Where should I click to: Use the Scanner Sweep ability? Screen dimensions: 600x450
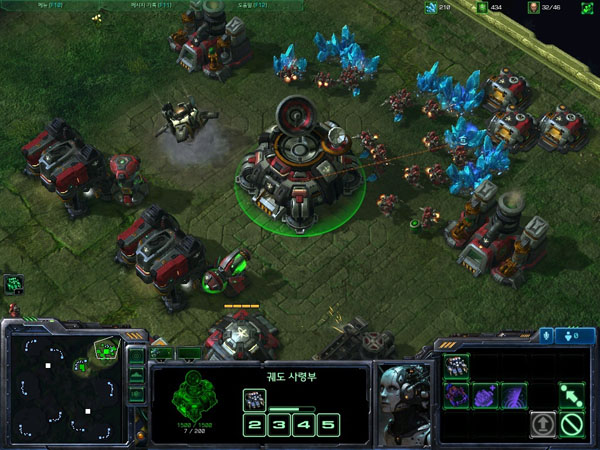coord(514,395)
